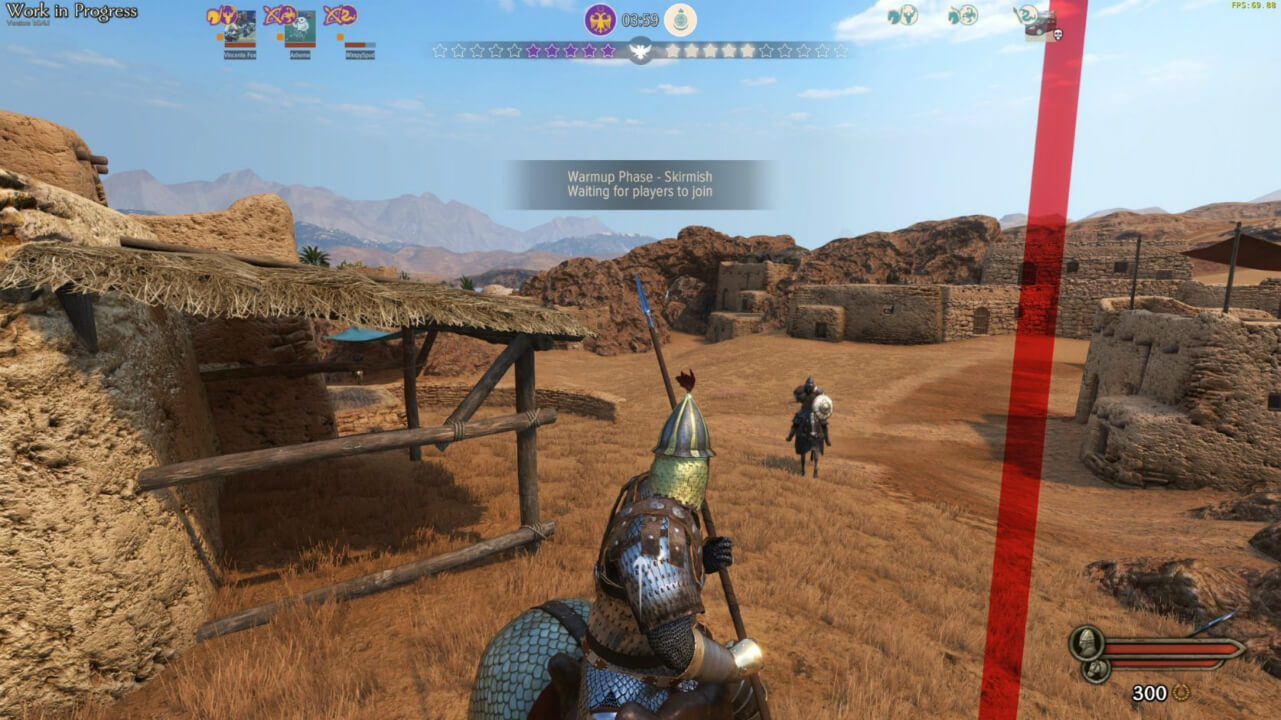This screenshot has height=720, width=1281.
Task: Click the Aserai crescent faction emblem
Action: [682, 20]
